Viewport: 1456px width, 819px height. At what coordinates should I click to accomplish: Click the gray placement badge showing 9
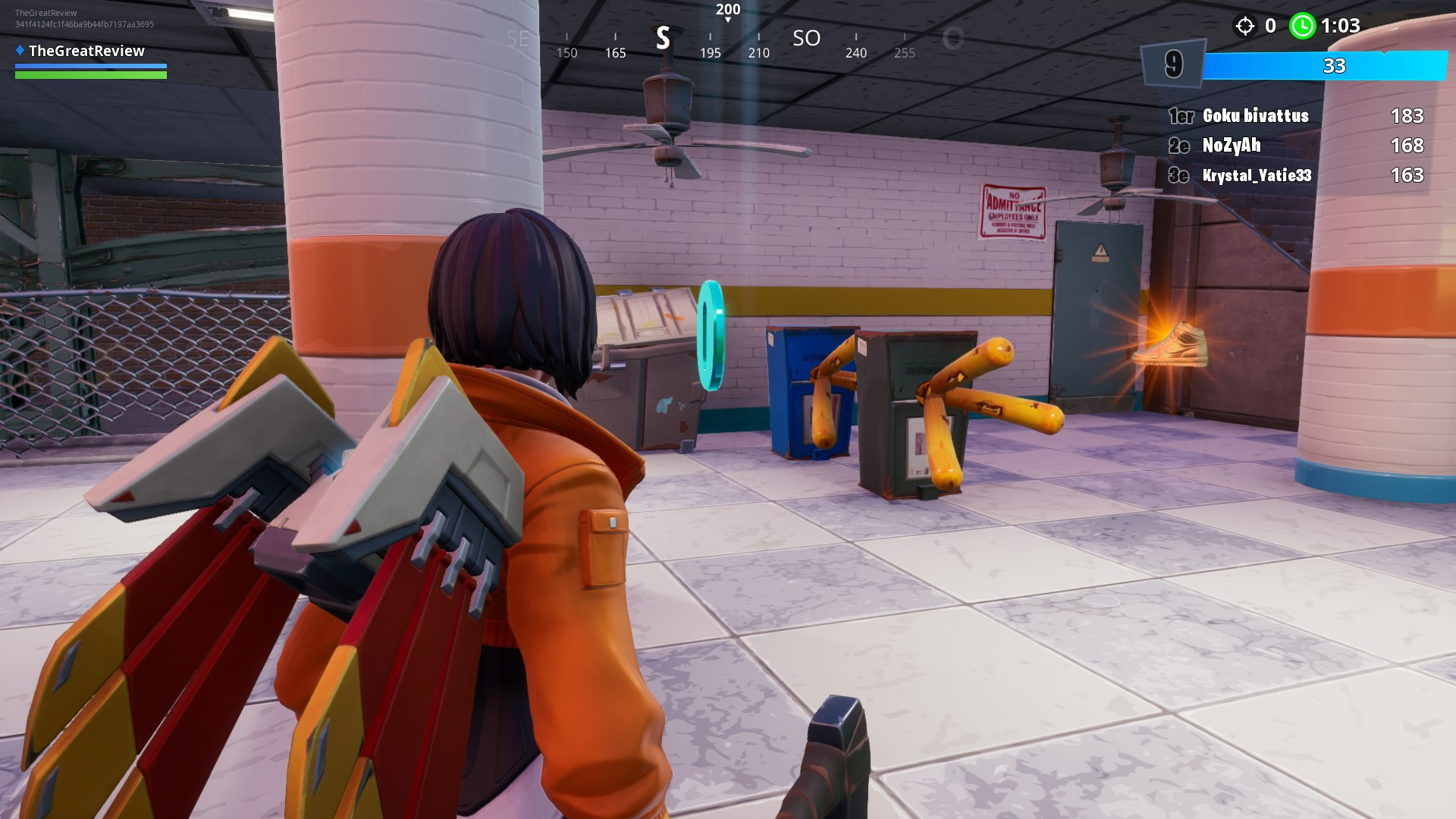[1172, 65]
